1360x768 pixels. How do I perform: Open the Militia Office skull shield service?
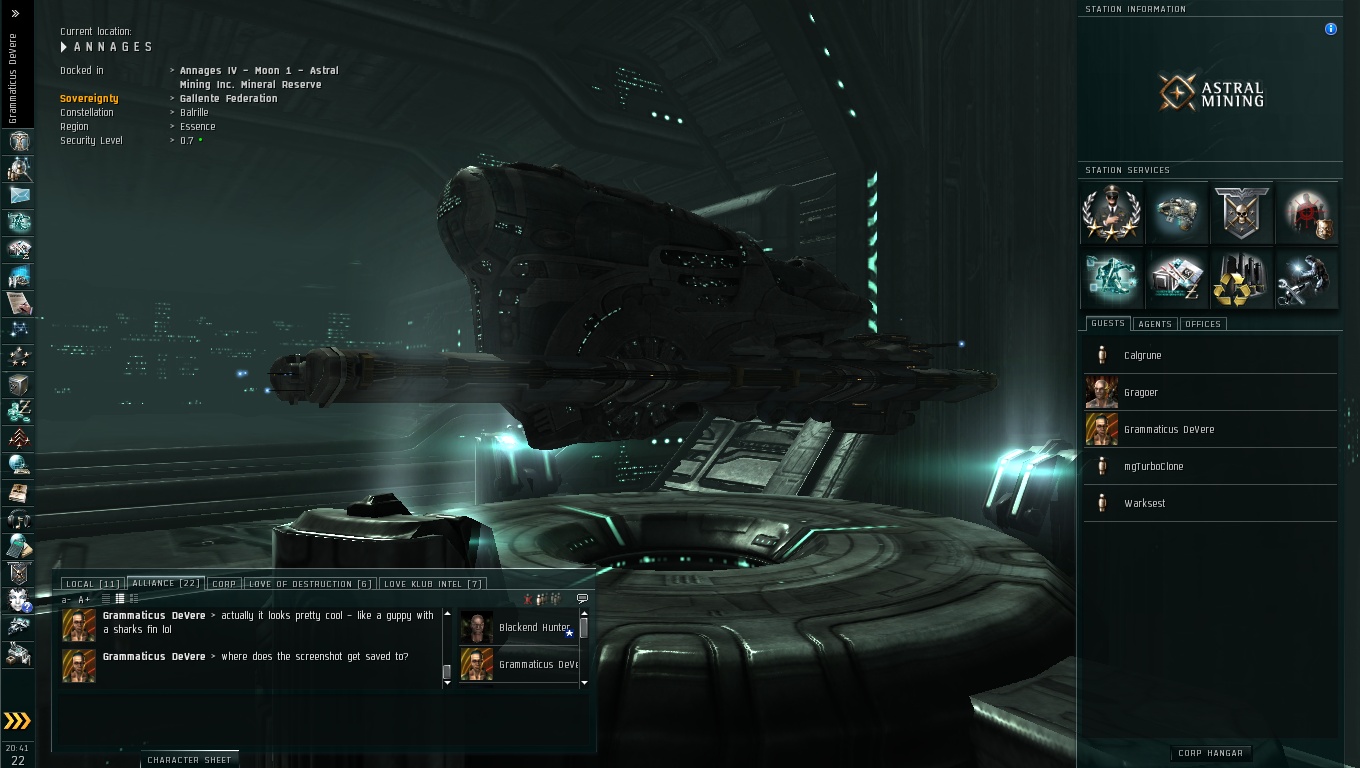(1242, 213)
